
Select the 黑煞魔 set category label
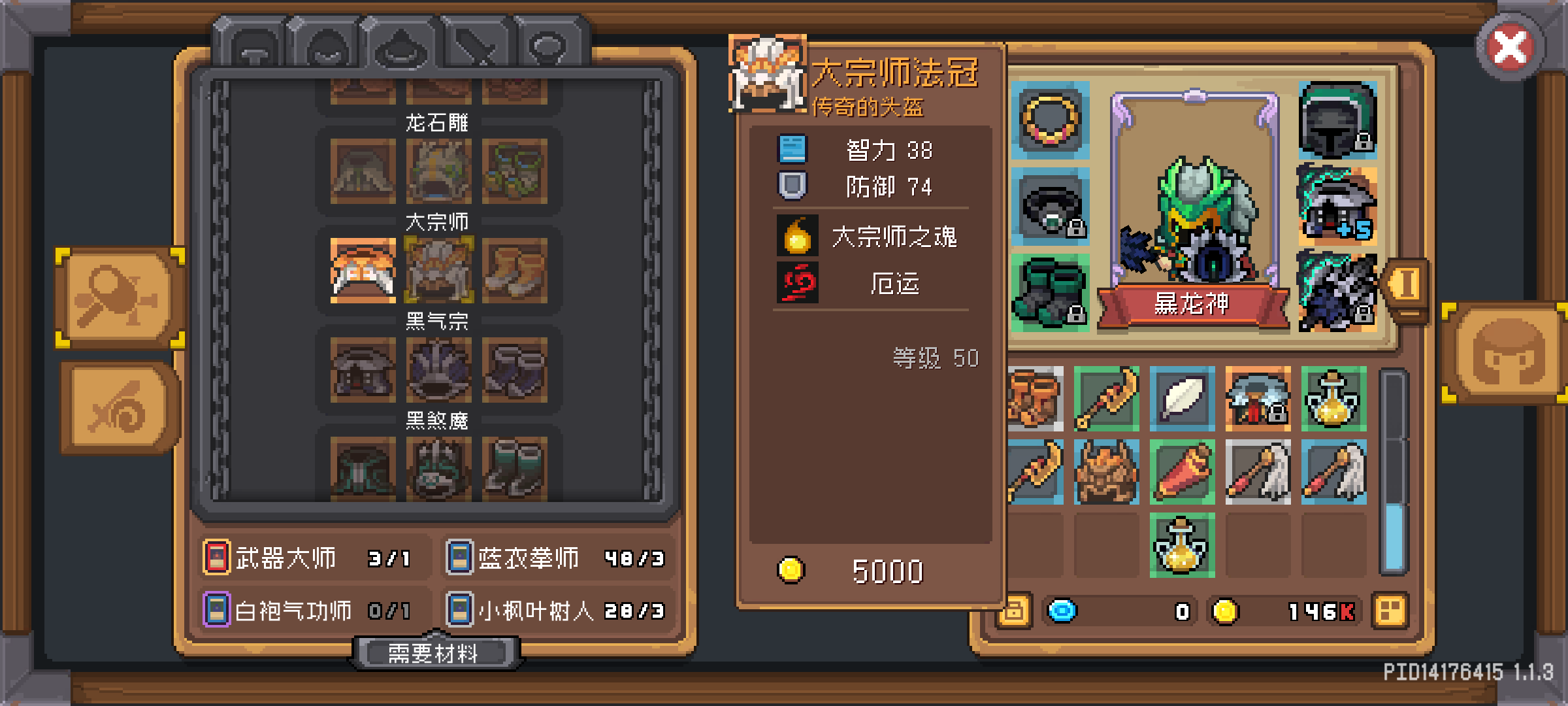[438, 421]
